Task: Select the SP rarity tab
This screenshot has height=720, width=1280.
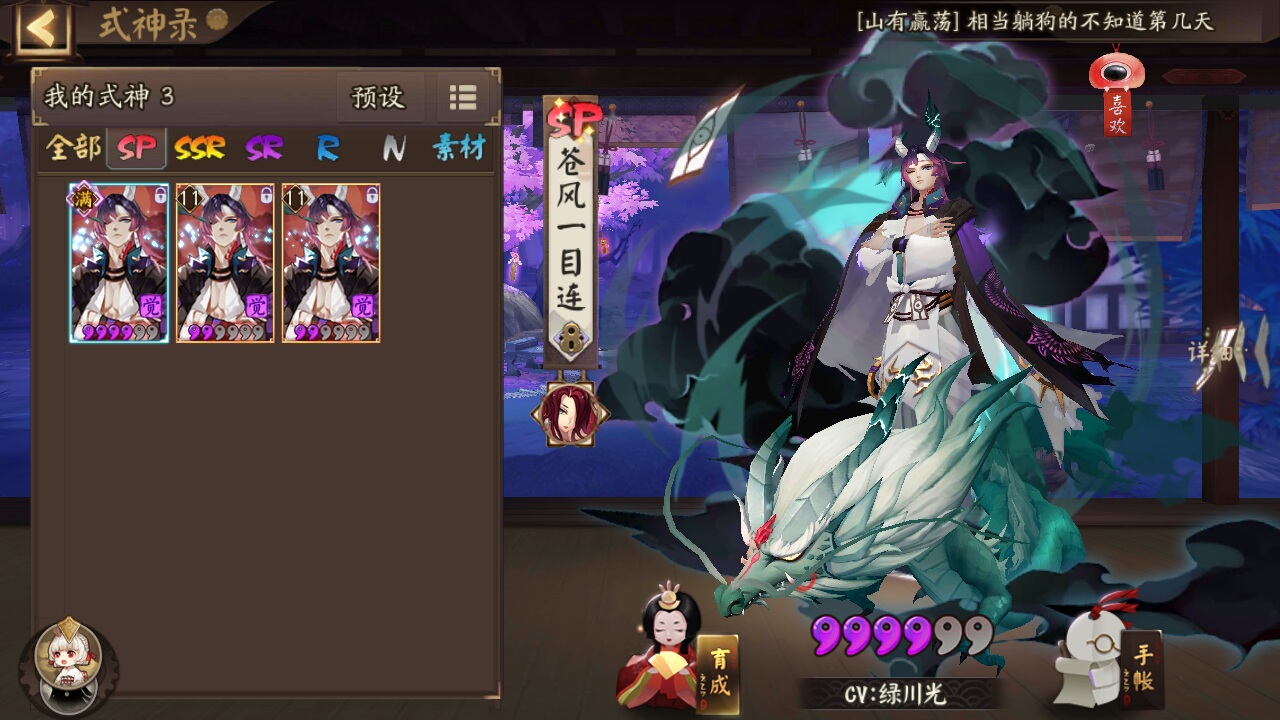Action: 137,148
